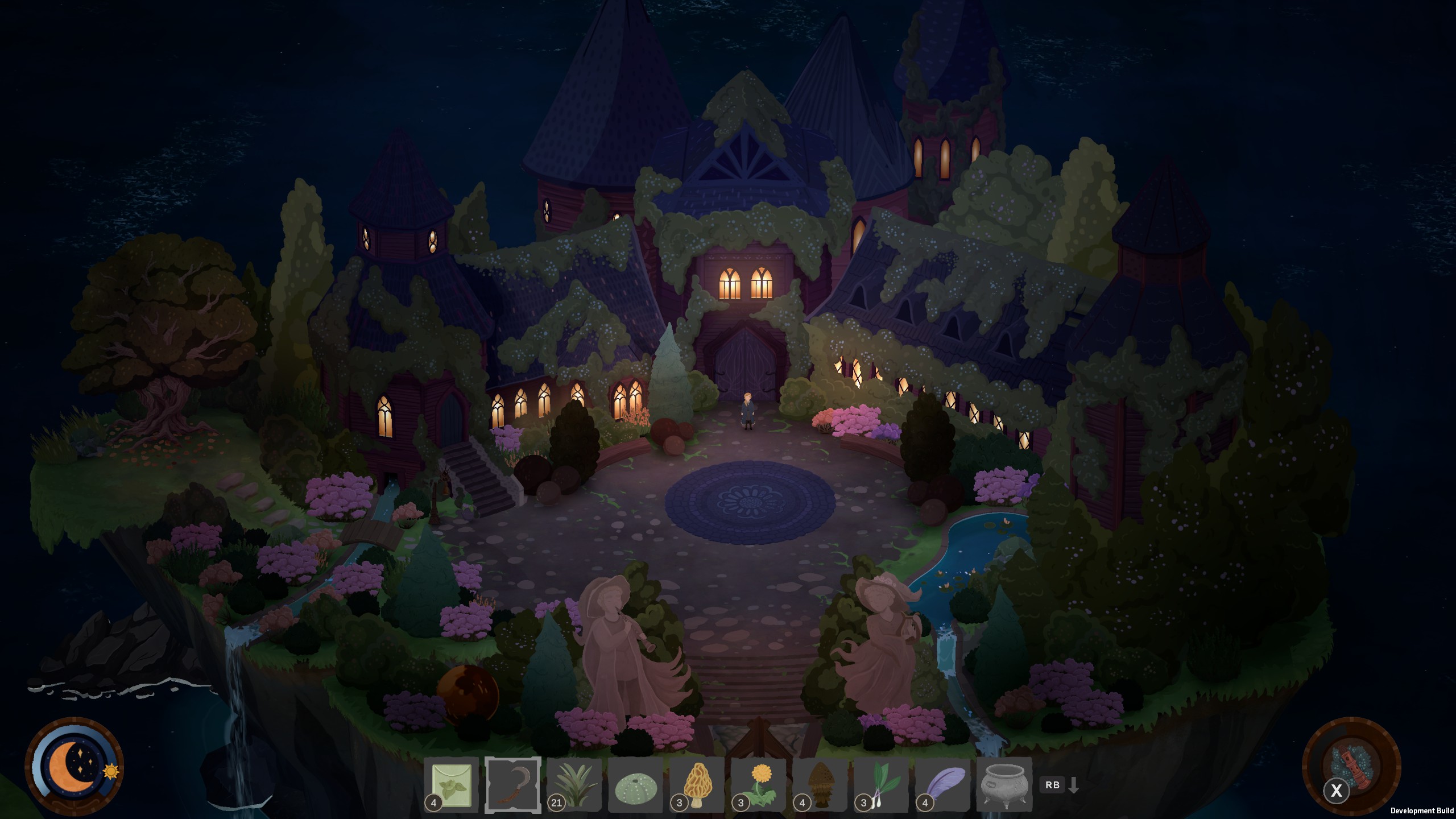Pick the yellow morel mushroom slot

pyautogui.click(x=697, y=785)
